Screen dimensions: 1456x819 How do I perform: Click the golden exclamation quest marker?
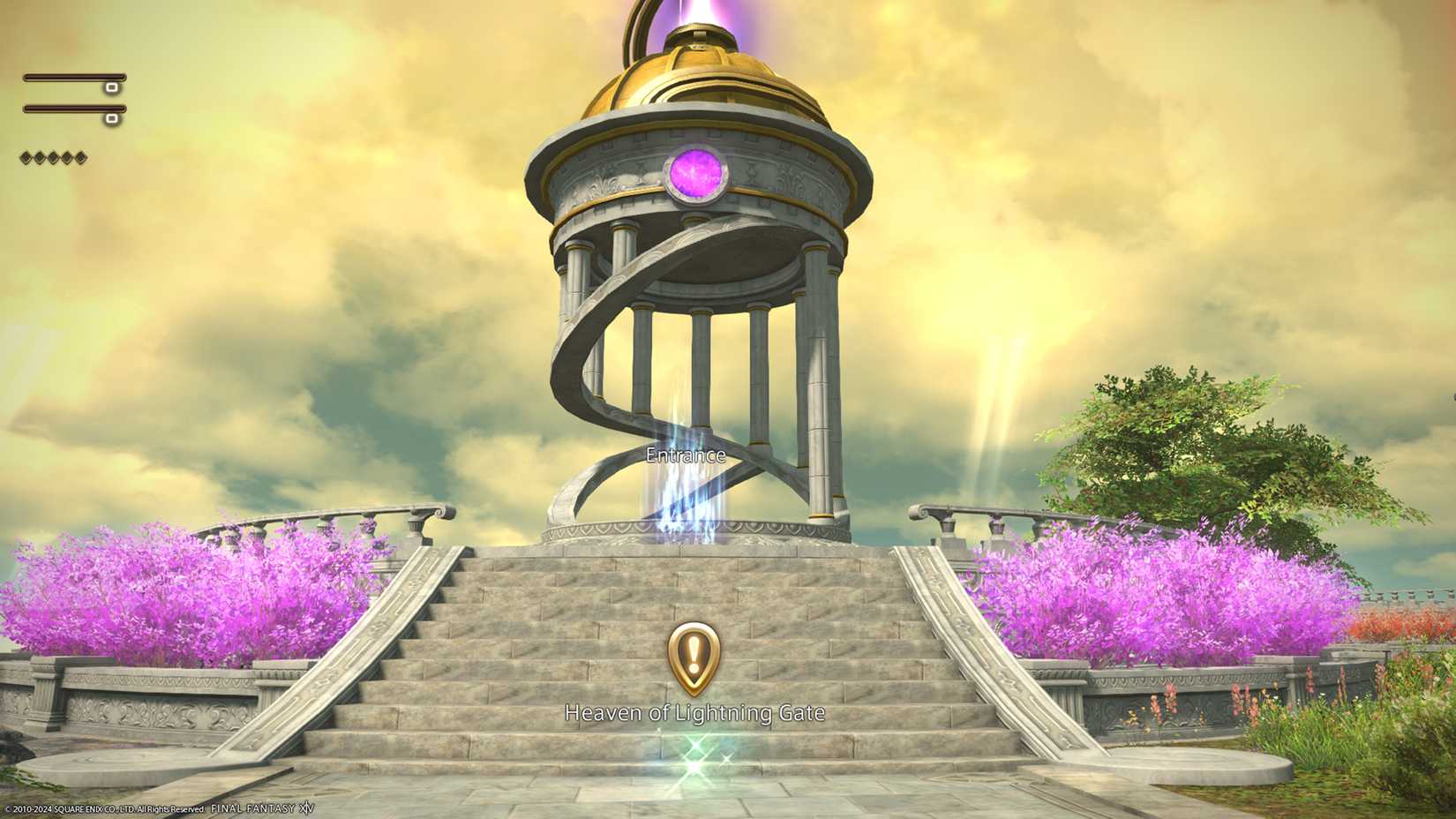(x=694, y=657)
